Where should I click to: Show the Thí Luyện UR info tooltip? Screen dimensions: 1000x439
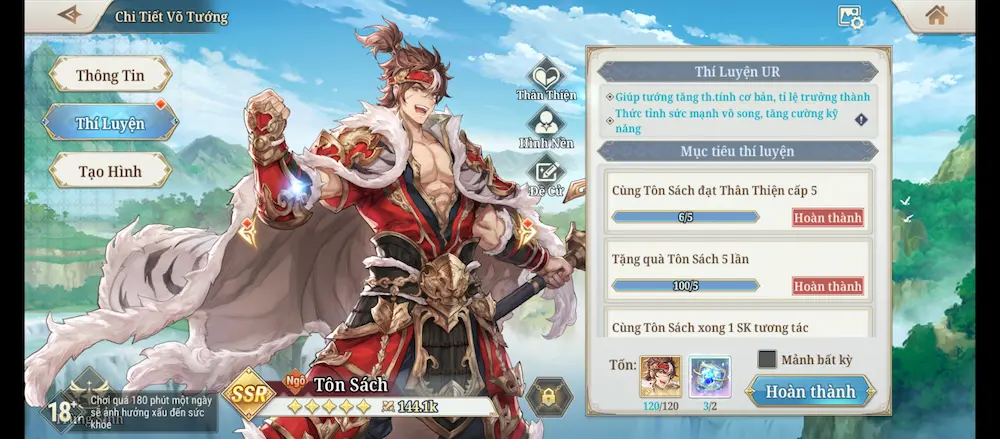861,121
